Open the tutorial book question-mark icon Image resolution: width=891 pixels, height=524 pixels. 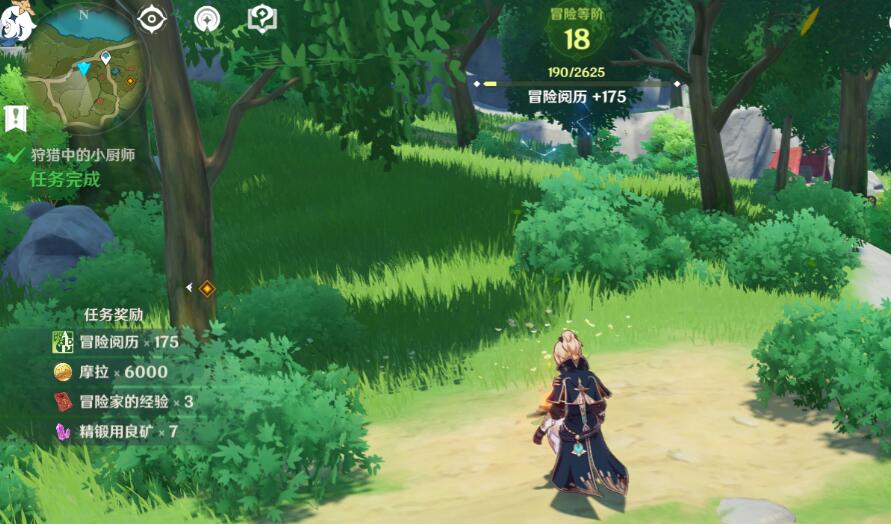click(261, 19)
